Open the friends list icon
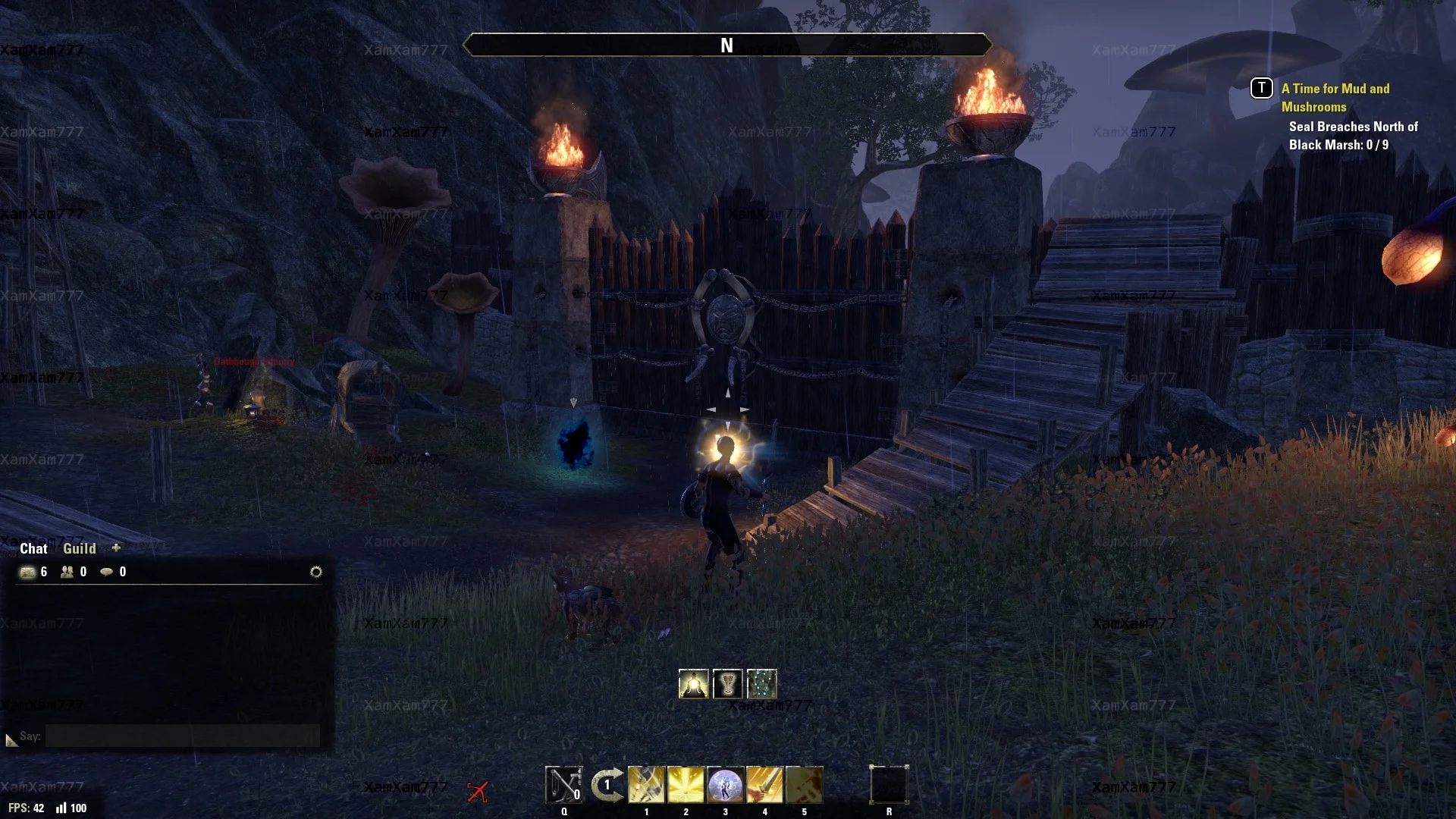Image resolution: width=1456 pixels, height=819 pixels. tap(67, 572)
